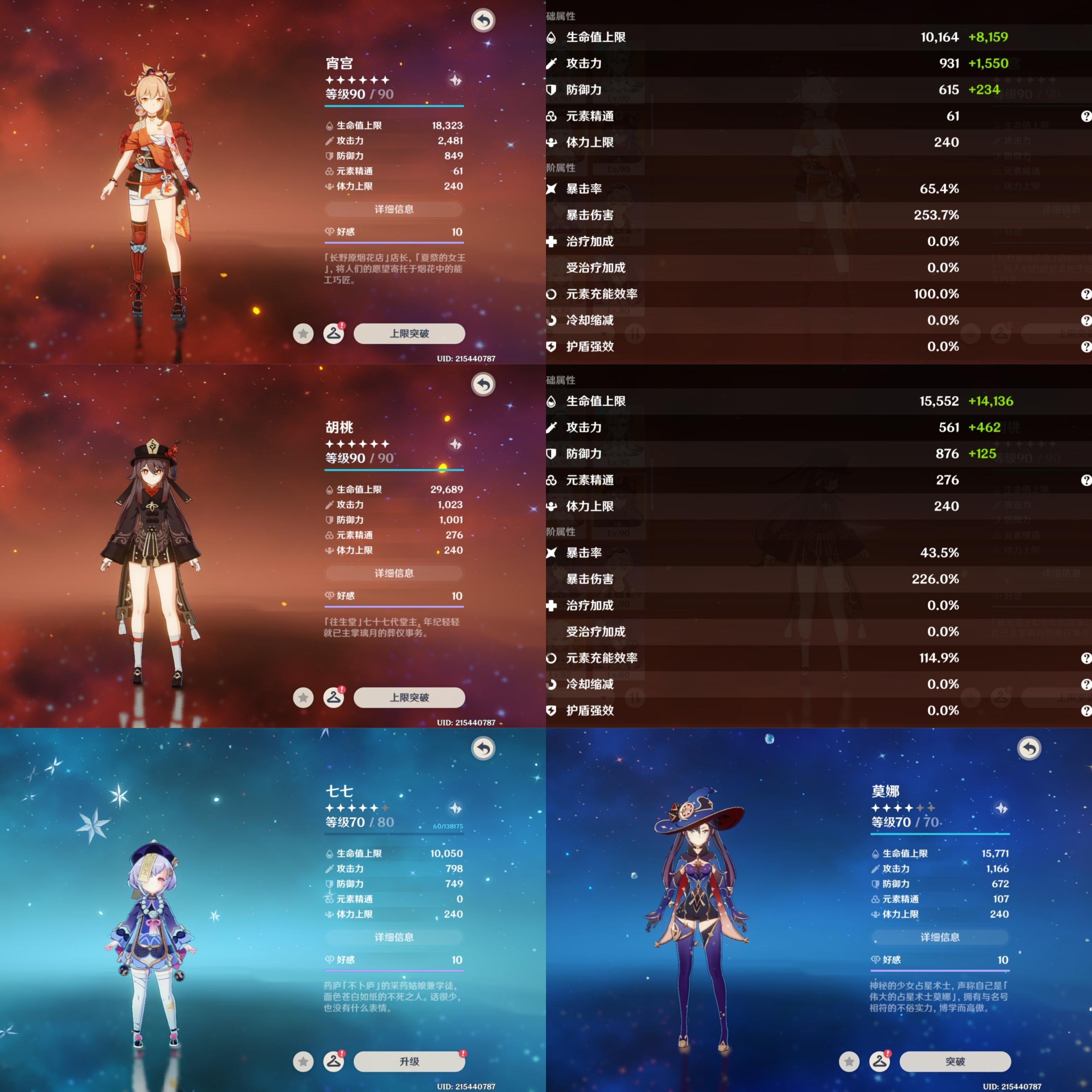Click the star favorite icon for 七七

pos(304,1061)
